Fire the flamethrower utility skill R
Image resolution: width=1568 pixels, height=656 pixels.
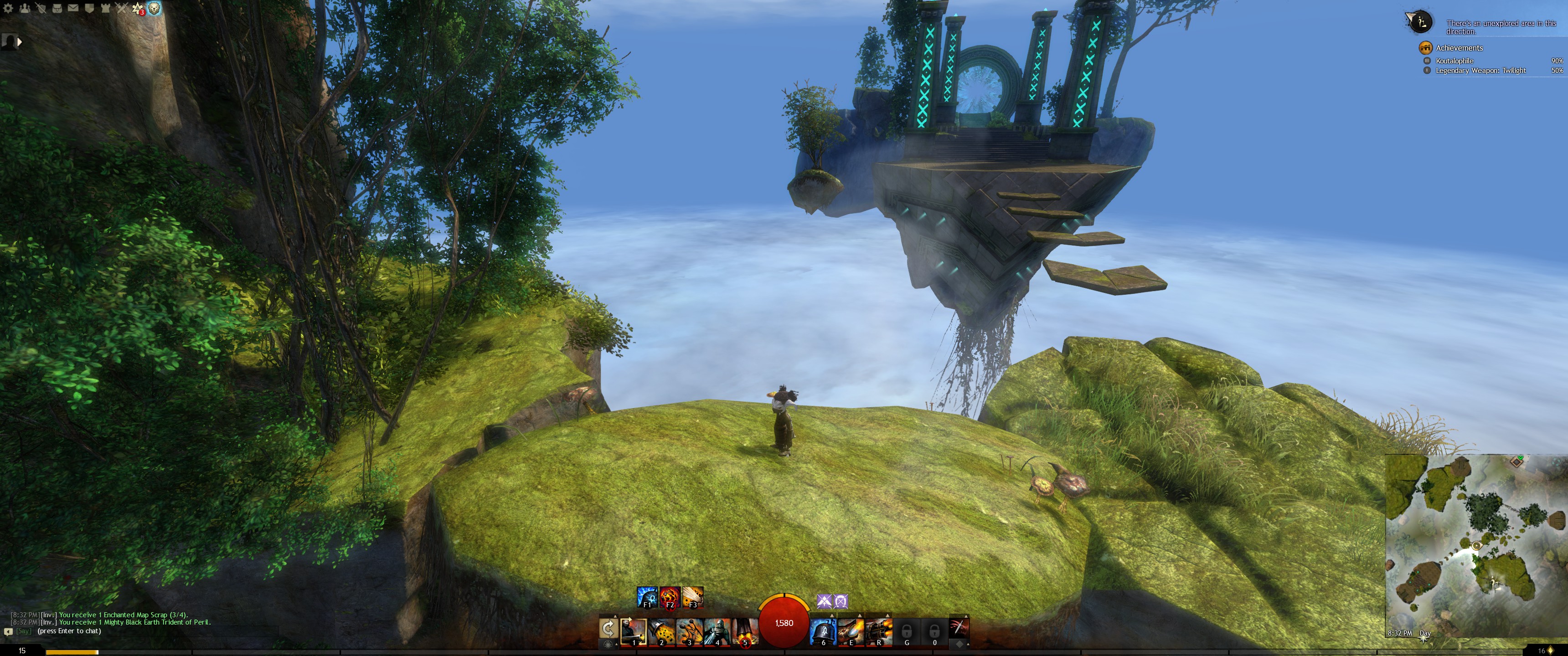click(x=878, y=631)
